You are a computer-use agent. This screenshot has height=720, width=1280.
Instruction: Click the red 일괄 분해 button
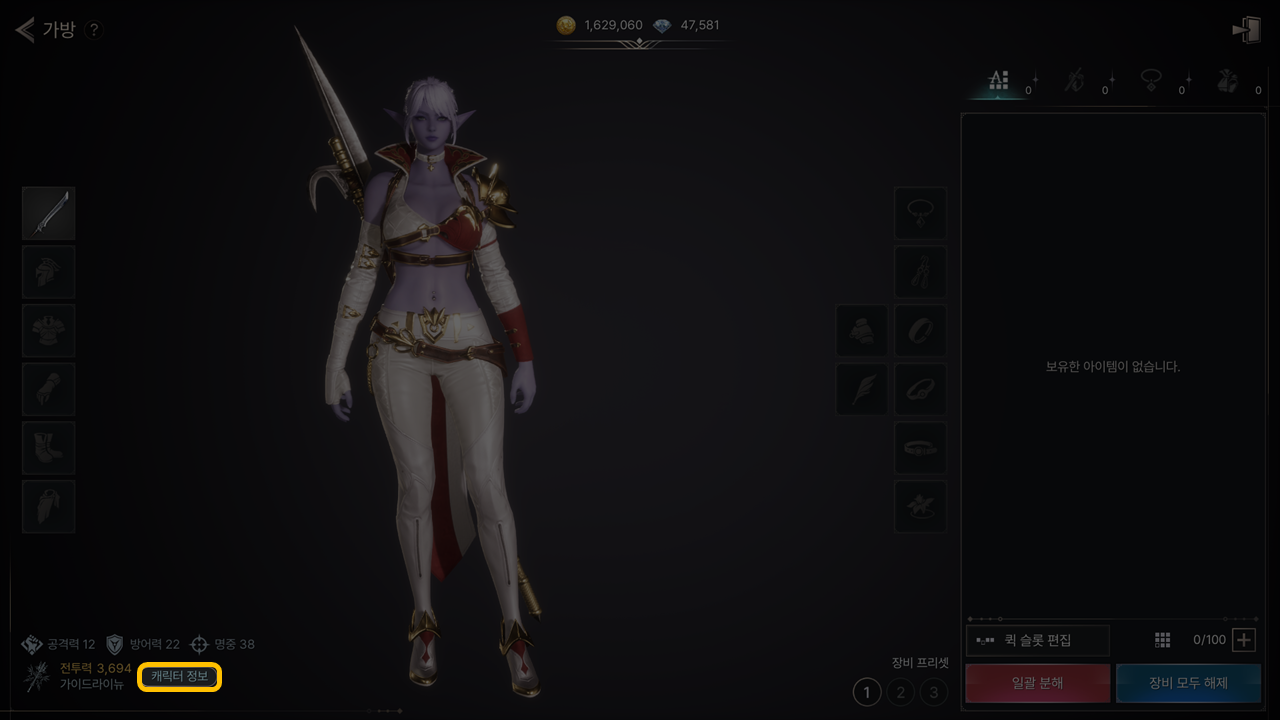[x=1037, y=683]
